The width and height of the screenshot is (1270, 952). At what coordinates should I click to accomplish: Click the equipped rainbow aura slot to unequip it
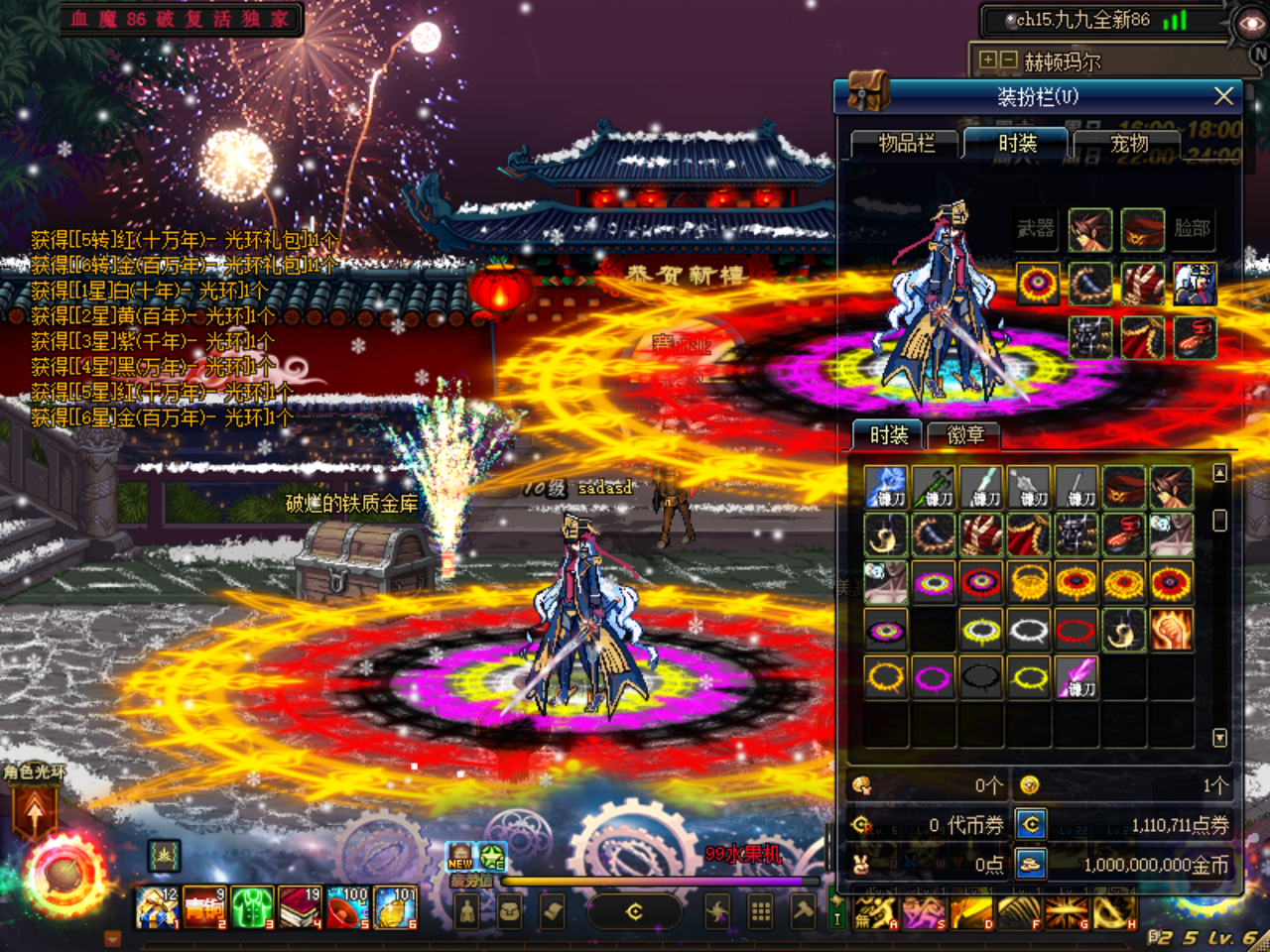[1040, 283]
